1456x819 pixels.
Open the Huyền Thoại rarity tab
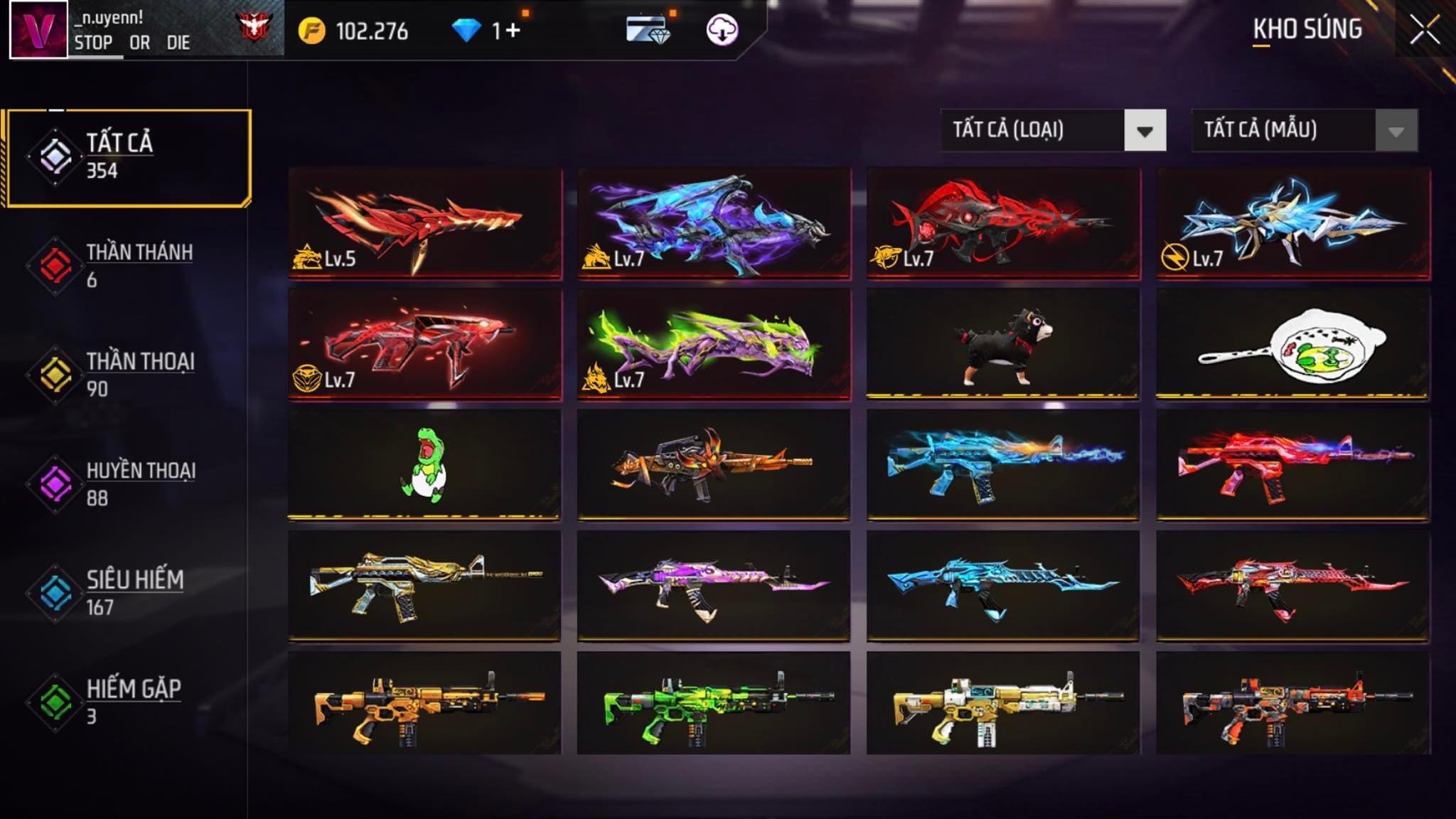(x=128, y=484)
